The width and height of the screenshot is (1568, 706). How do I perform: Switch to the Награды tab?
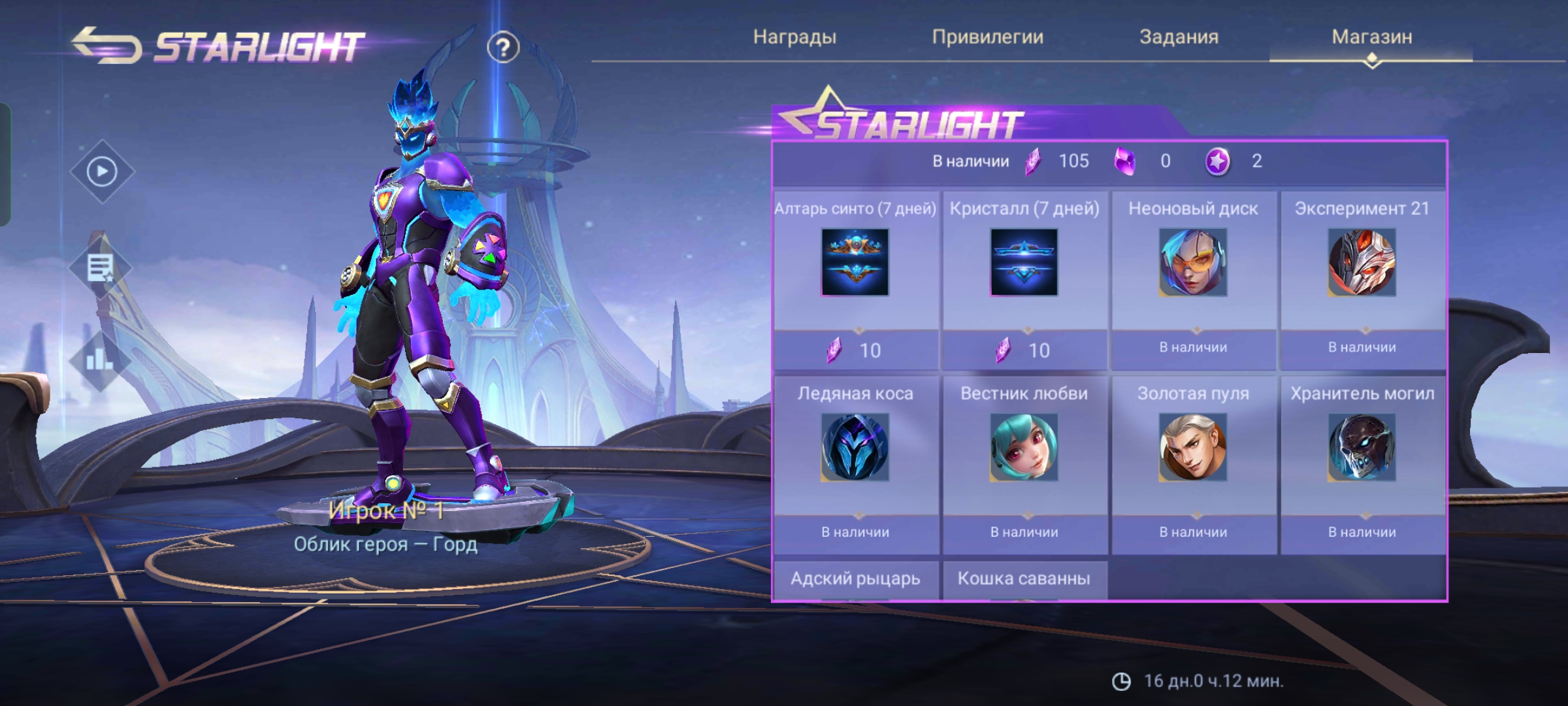(x=794, y=37)
